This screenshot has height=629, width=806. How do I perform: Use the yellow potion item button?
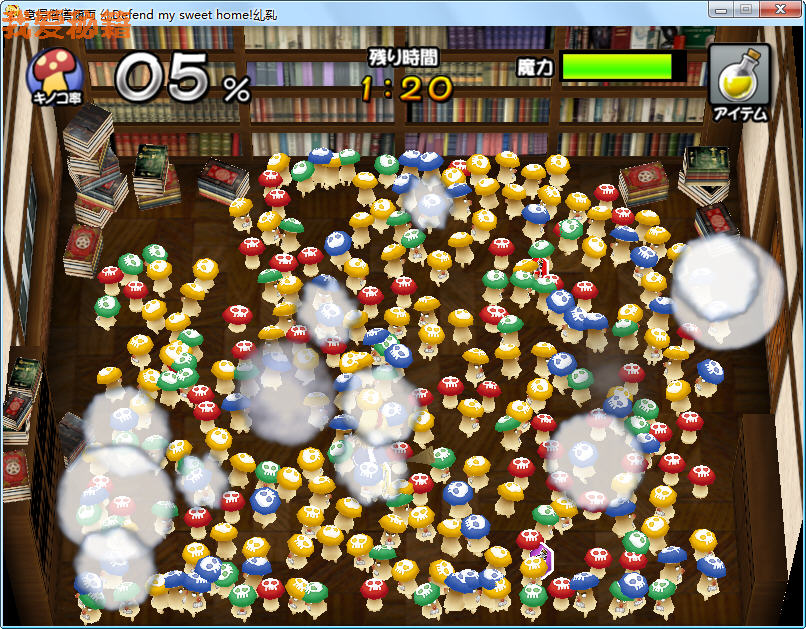tap(739, 82)
